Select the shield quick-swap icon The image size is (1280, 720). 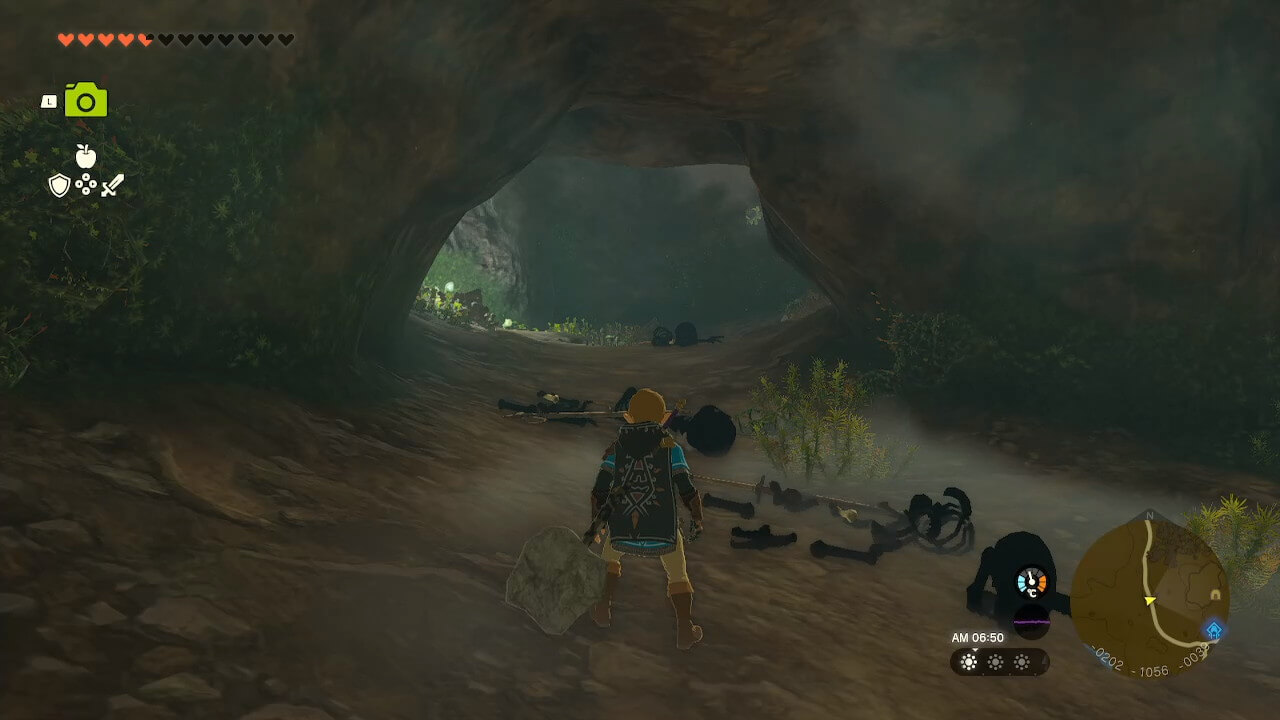(59, 185)
